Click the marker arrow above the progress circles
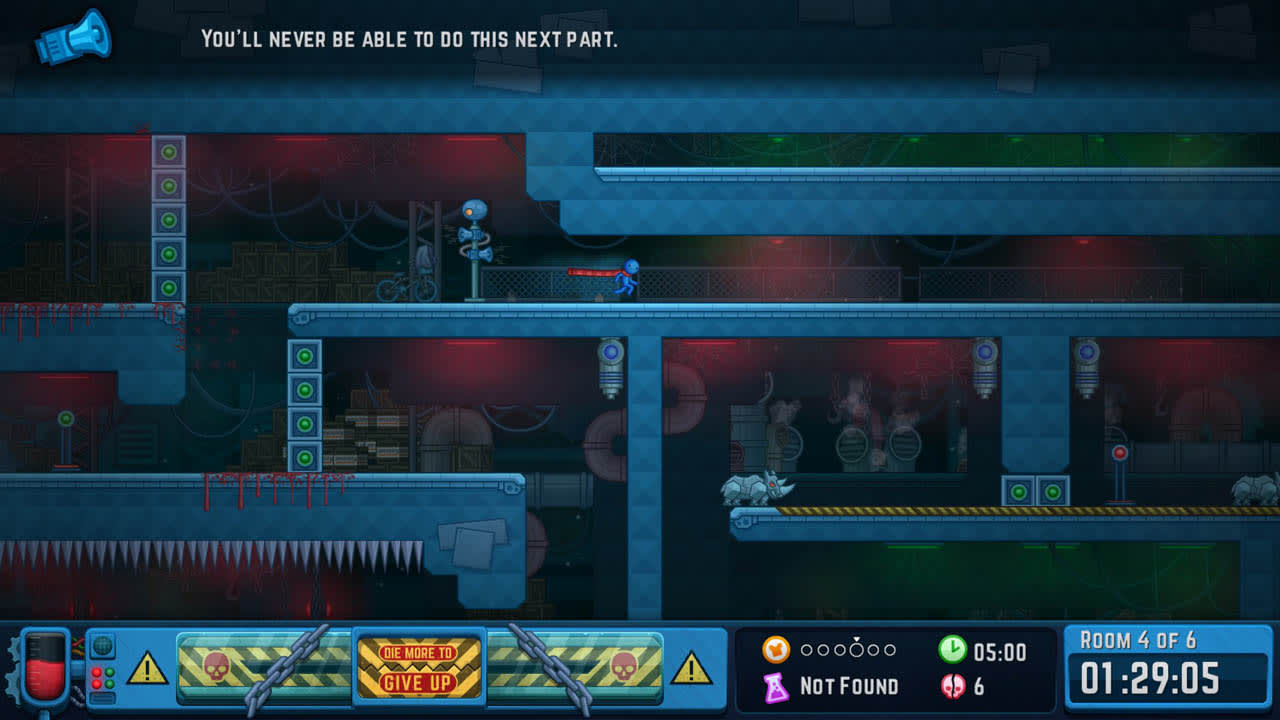The image size is (1280, 720). (856, 639)
